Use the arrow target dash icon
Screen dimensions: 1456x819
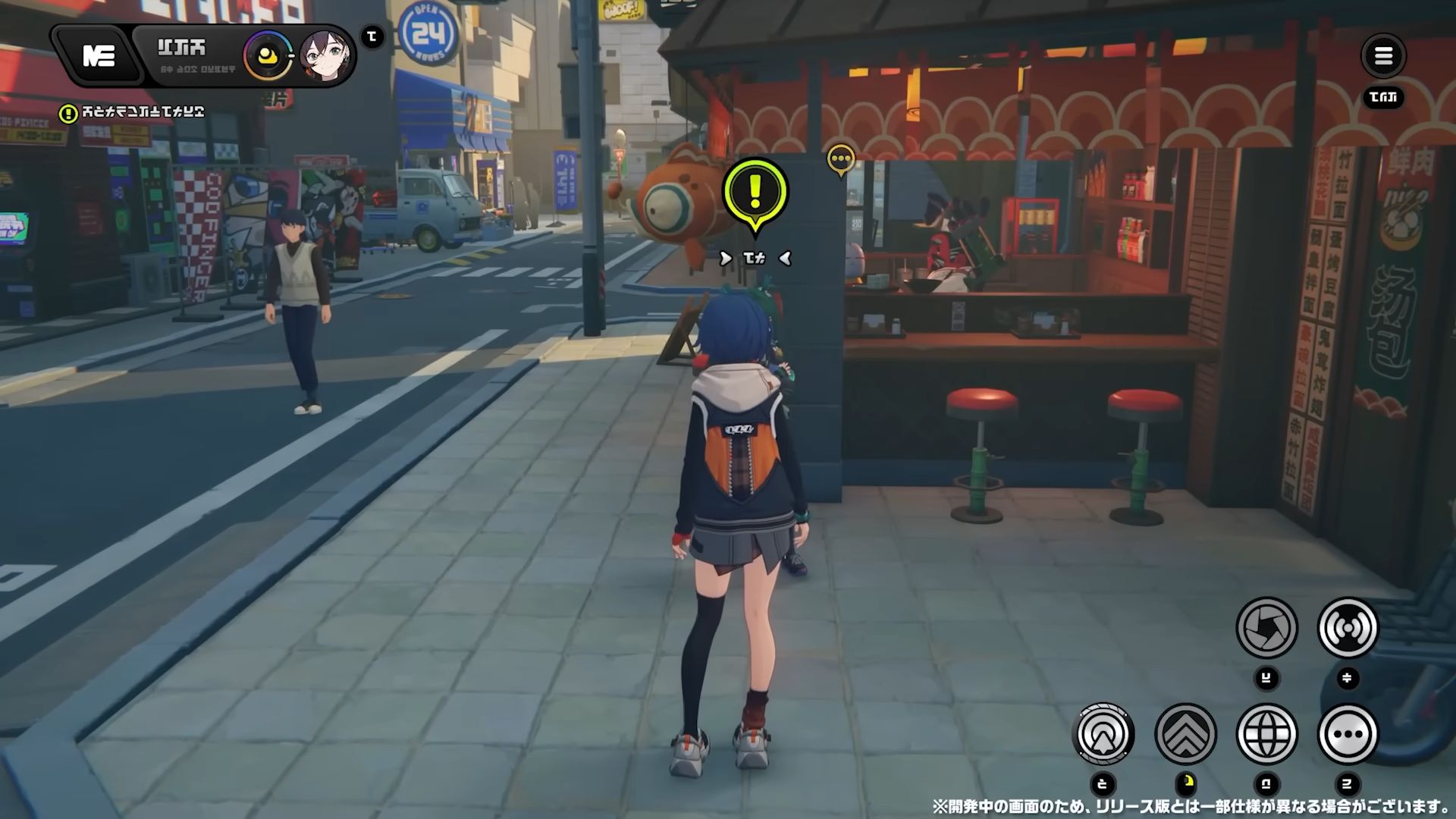coord(1103,733)
